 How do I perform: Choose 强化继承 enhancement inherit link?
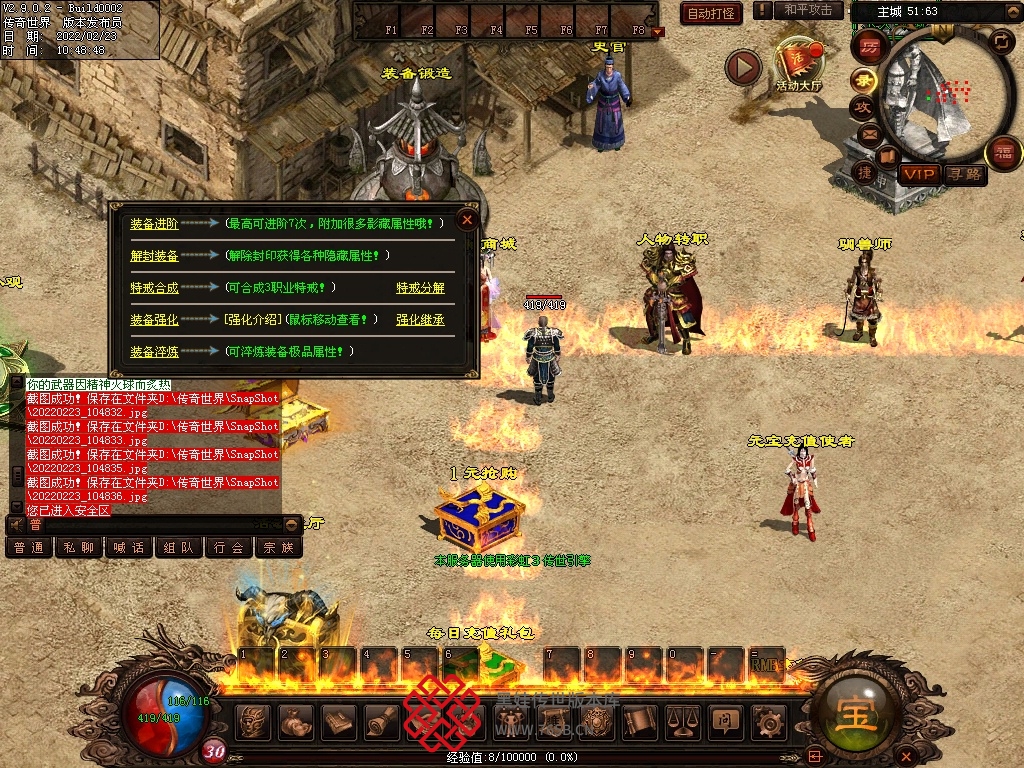pos(420,320)
